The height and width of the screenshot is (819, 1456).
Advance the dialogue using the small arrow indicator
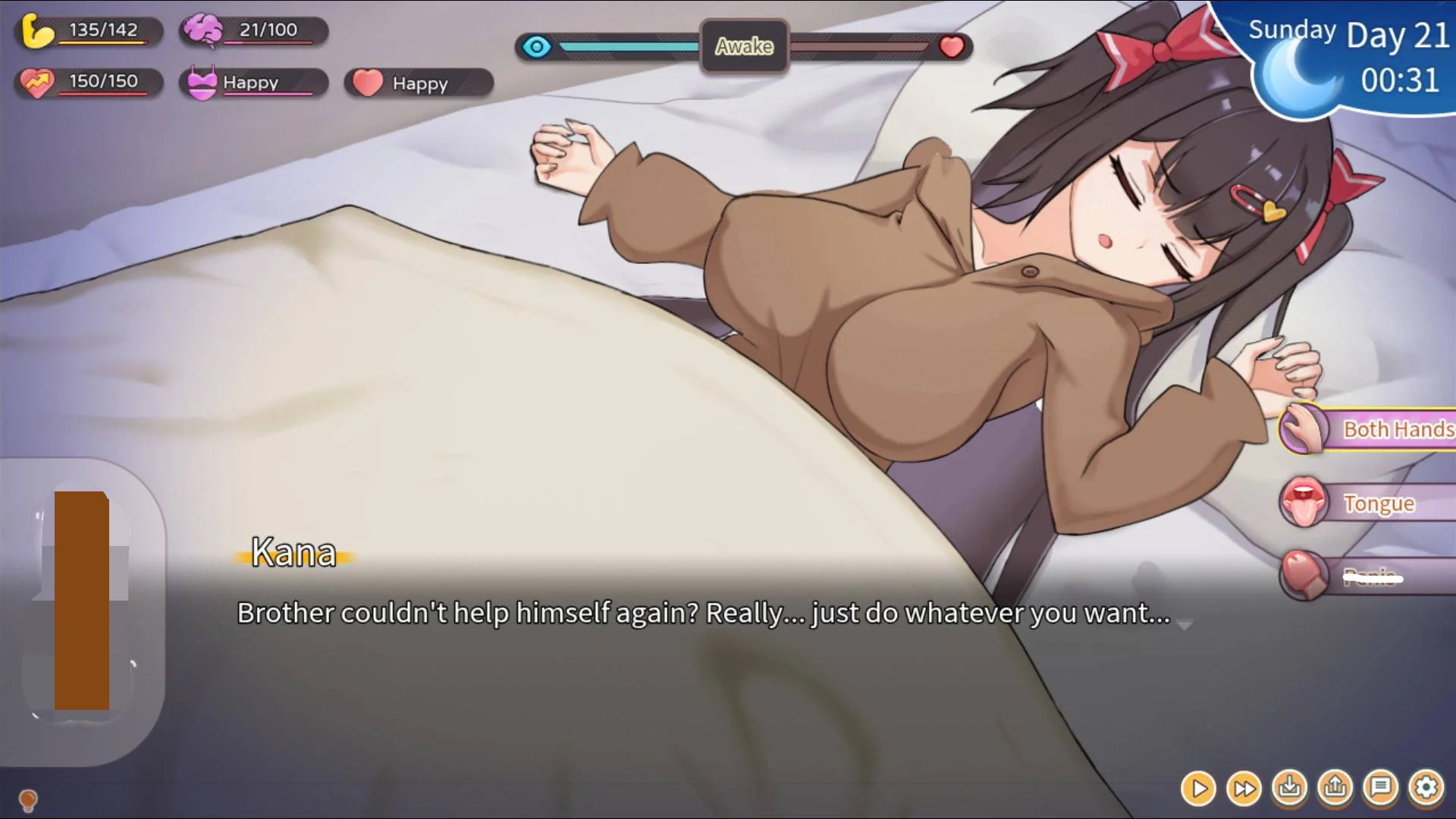pos(1185,625)
